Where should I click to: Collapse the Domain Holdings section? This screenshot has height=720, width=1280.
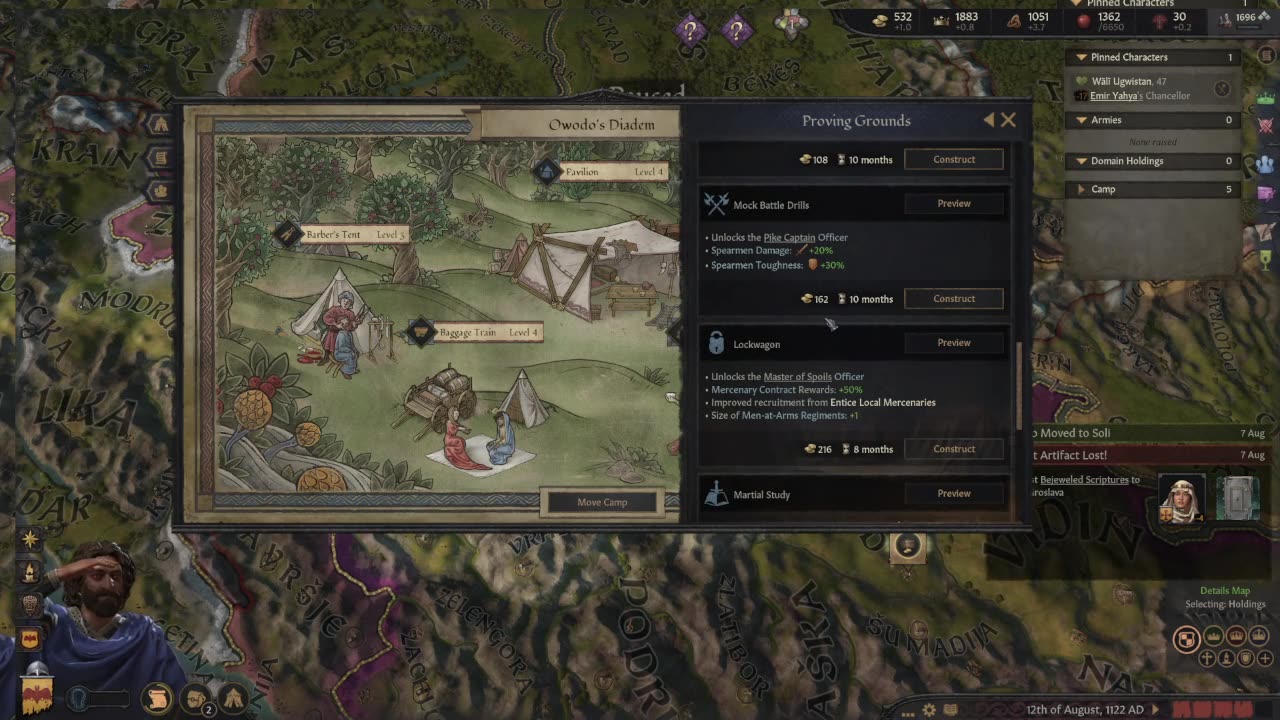(1081, 161)
